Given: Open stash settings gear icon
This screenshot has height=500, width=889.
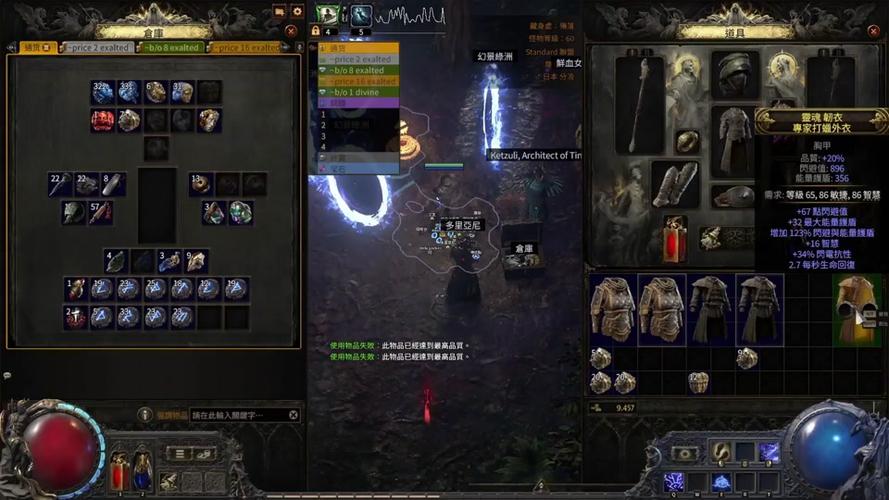Looking at the screenshot, I should pyautogui.click(x=297, y=11).
